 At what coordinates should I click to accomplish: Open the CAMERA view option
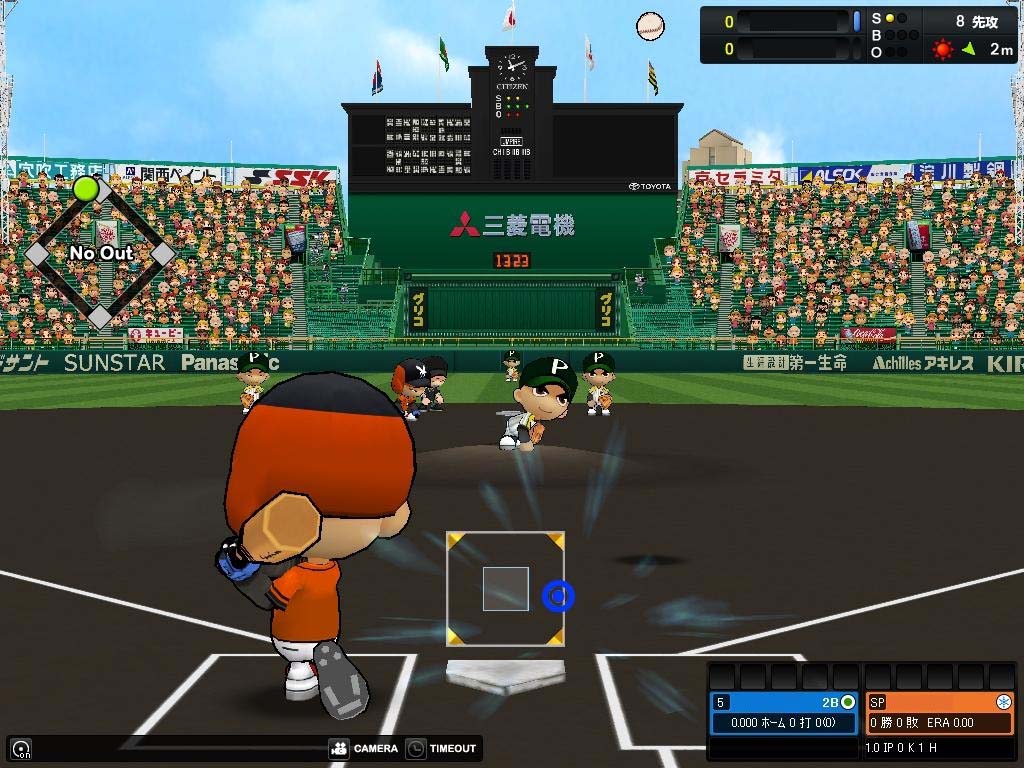[363, 748]
